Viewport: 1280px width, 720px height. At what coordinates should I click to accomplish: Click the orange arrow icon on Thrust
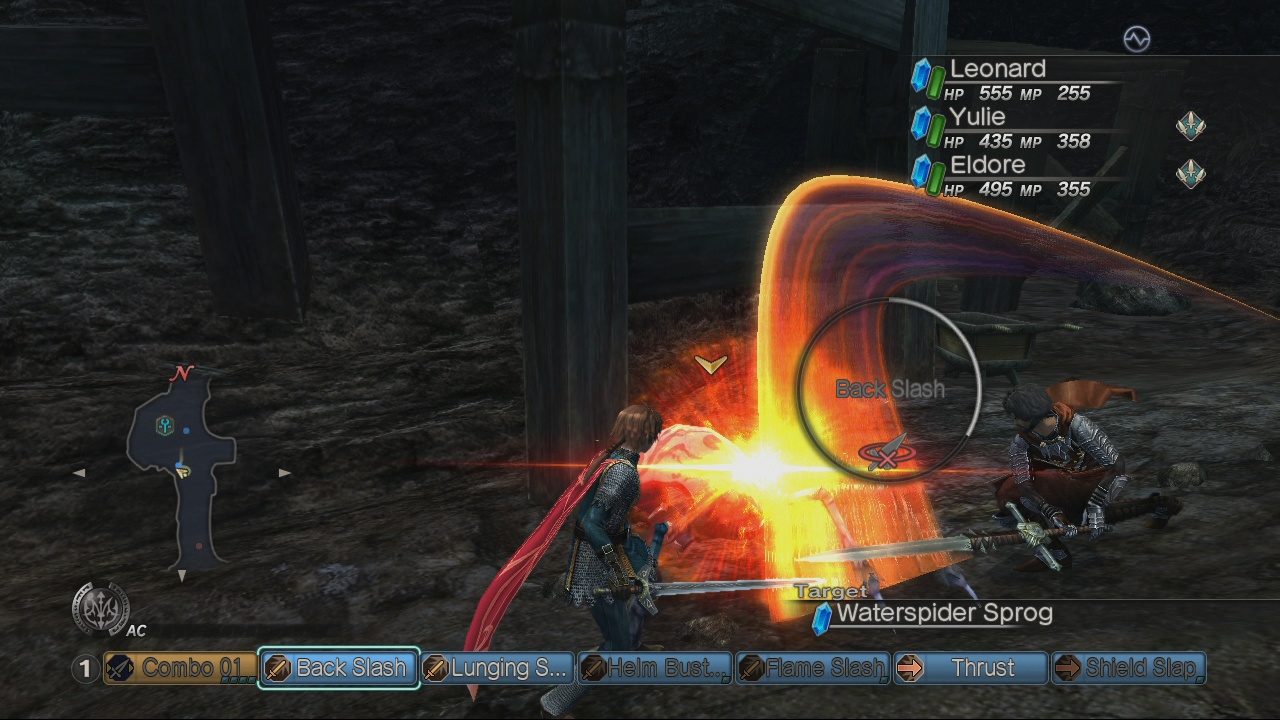pyautogui.click(x=910, y=668)
